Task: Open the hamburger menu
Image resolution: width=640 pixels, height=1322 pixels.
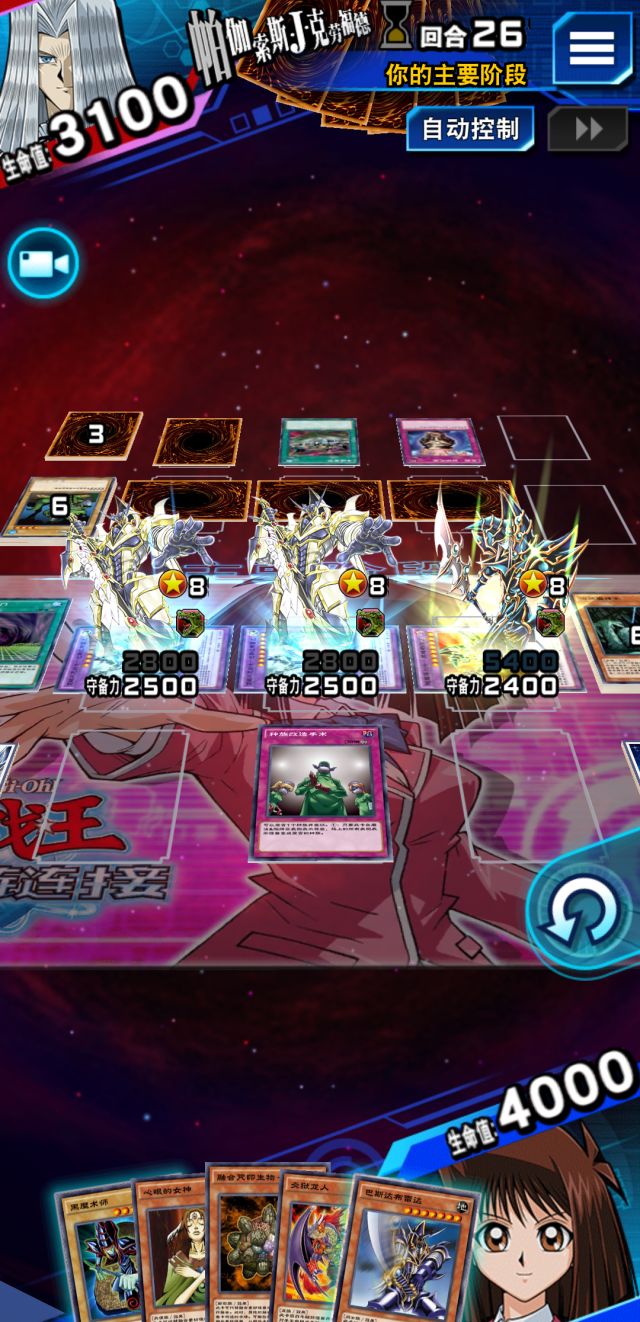Action: click(592, 46)
